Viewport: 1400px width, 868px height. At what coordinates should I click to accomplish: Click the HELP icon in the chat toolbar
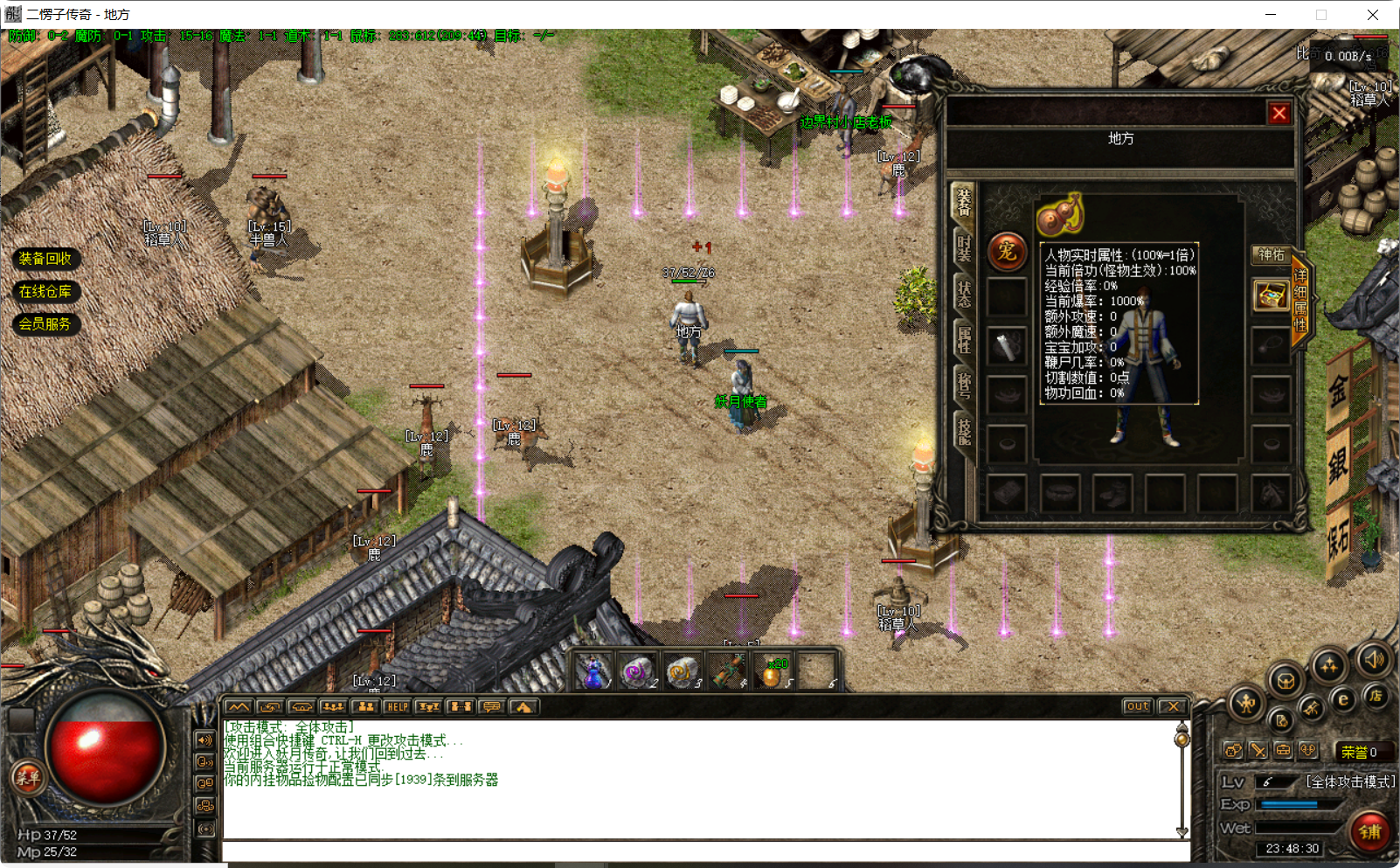(398, 706)
